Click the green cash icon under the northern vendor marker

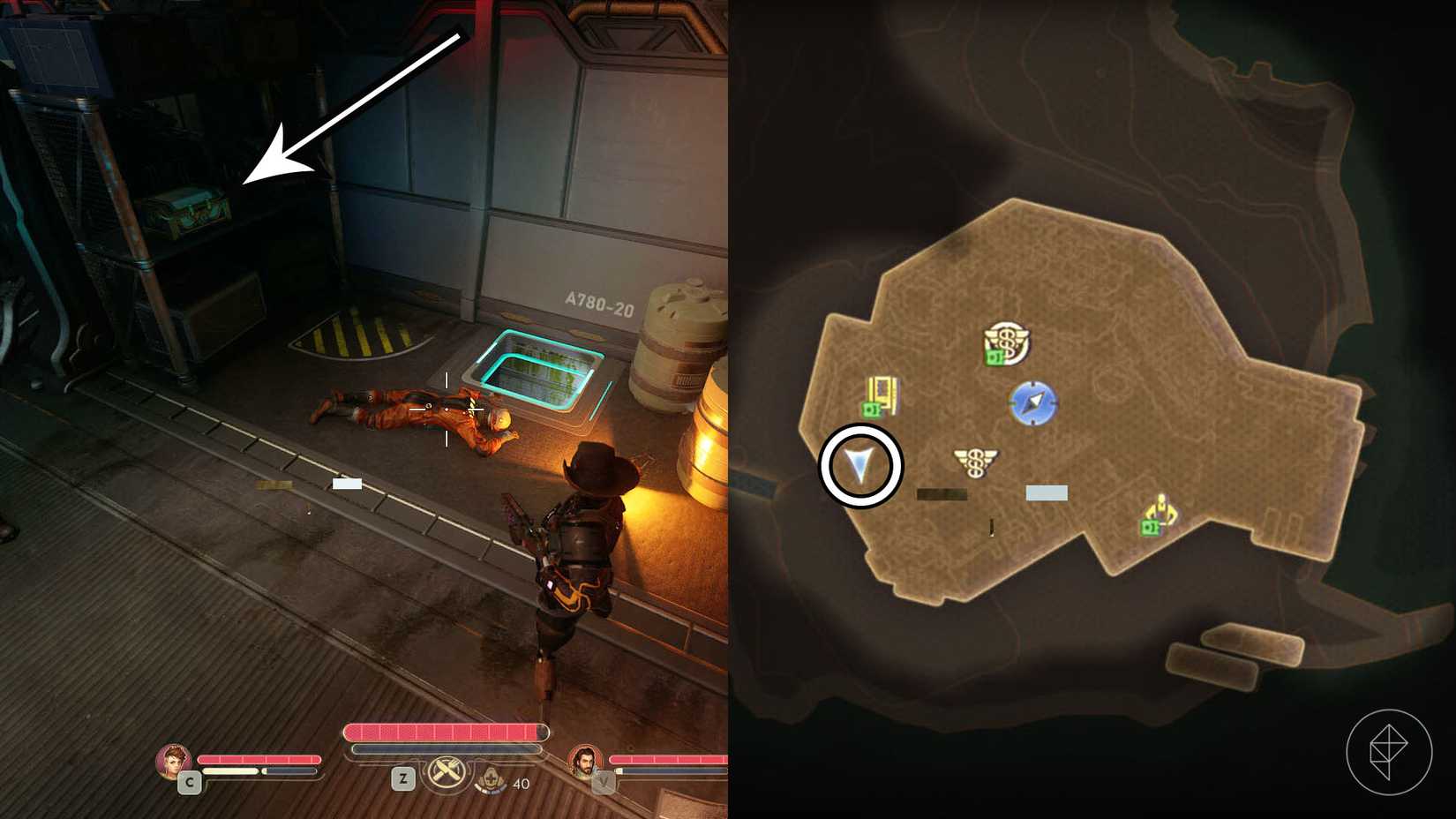pyautogui.click(x=995, y=357)
